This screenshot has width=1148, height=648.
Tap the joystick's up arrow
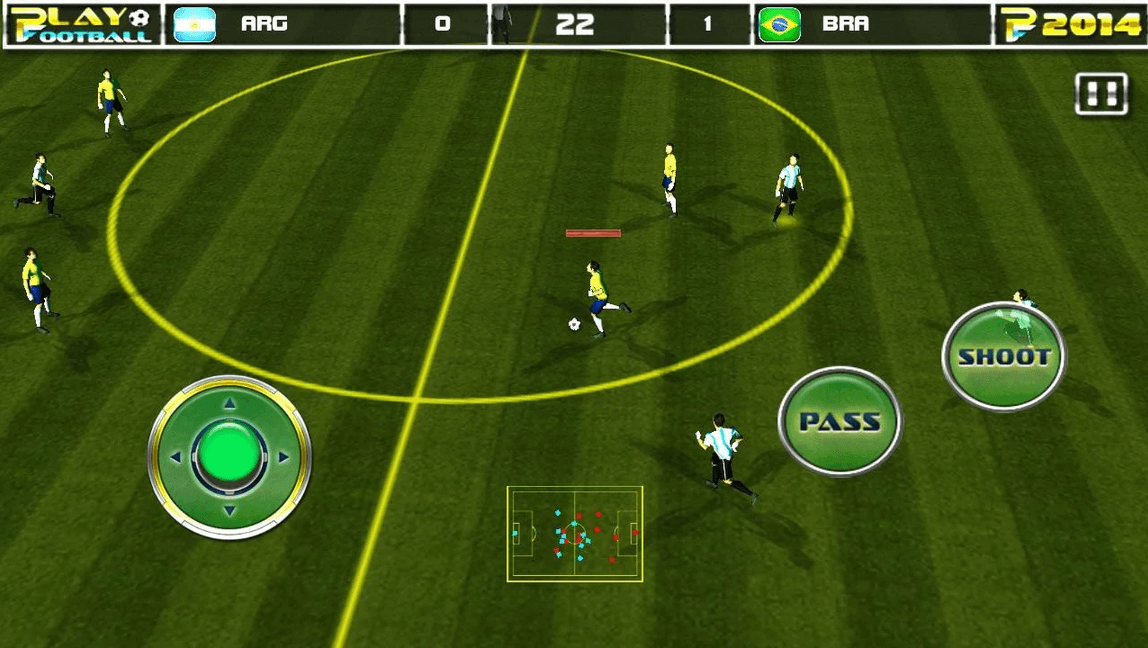click(x=229, y=404)
